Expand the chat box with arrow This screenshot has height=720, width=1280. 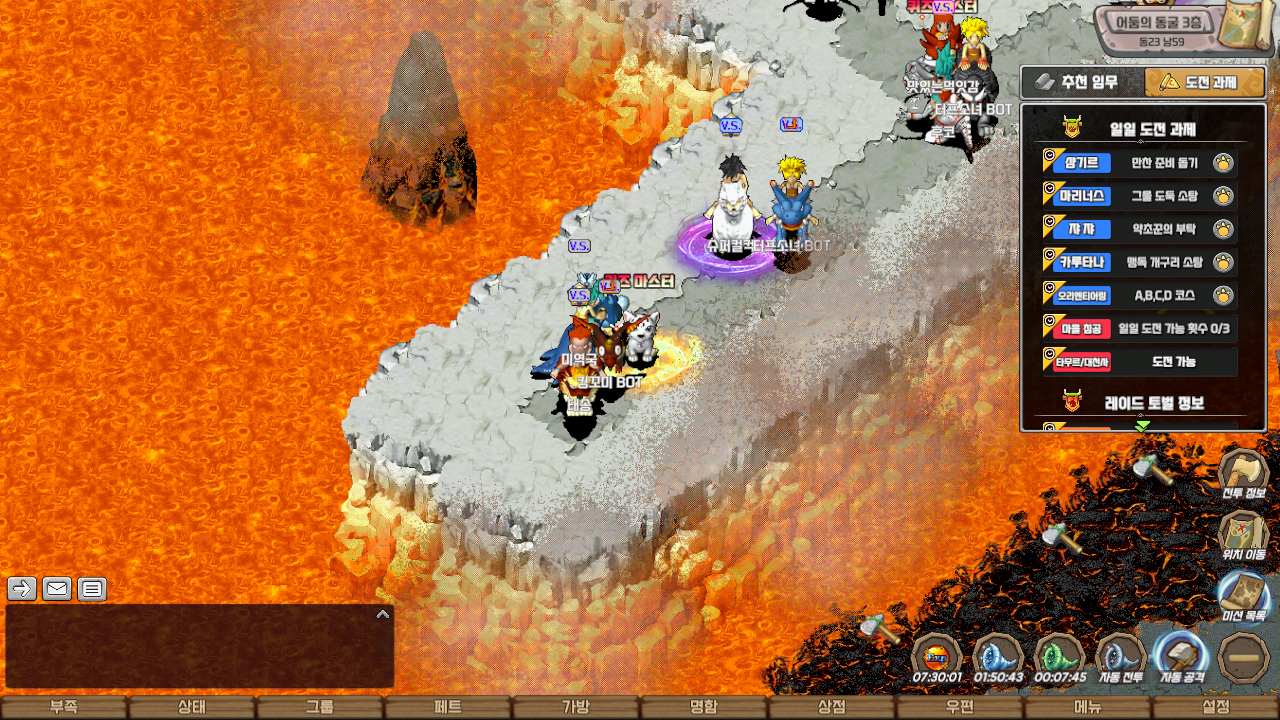pyautogui.click(x=382, y=614)
